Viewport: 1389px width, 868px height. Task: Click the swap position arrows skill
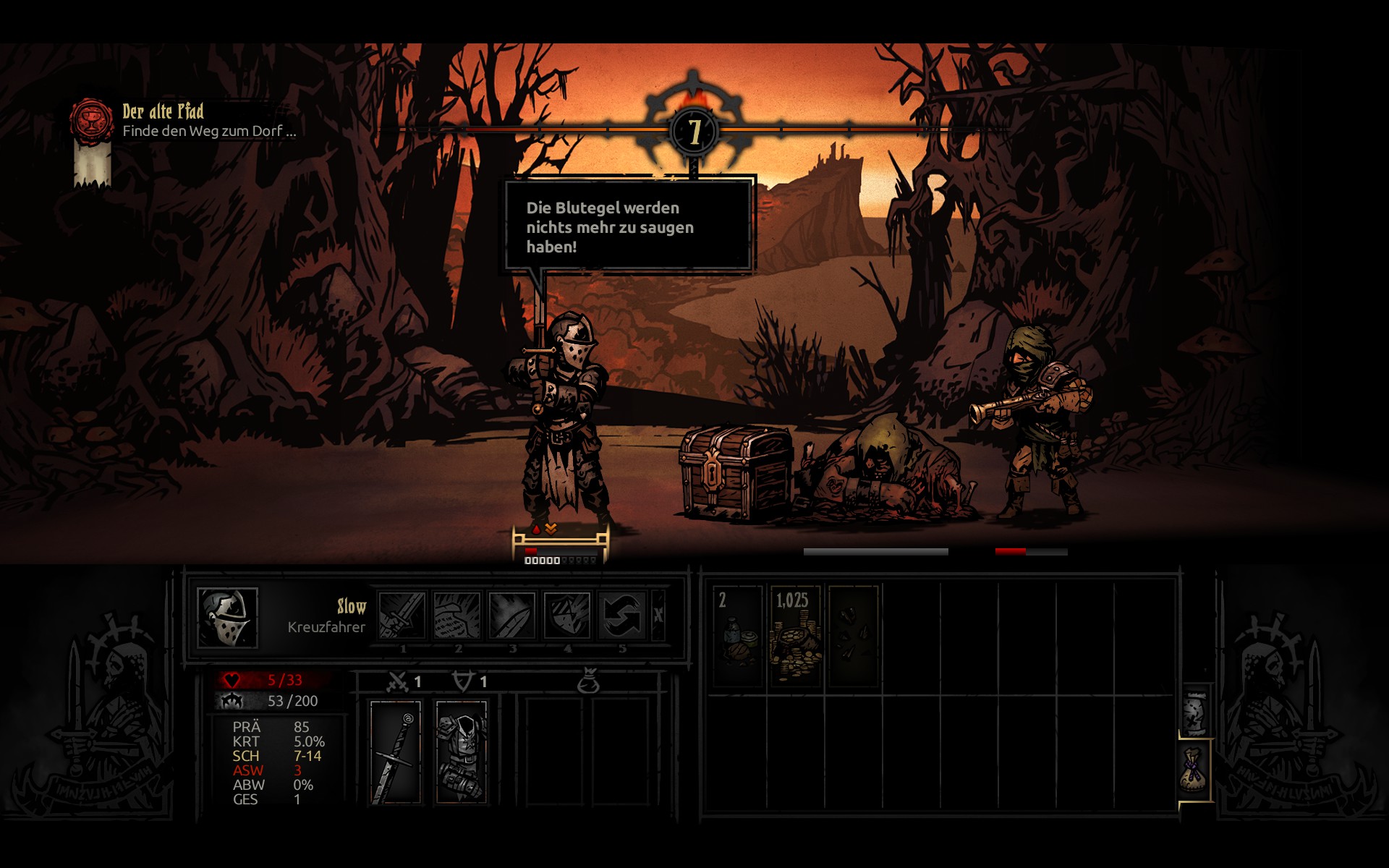point(621,616)
